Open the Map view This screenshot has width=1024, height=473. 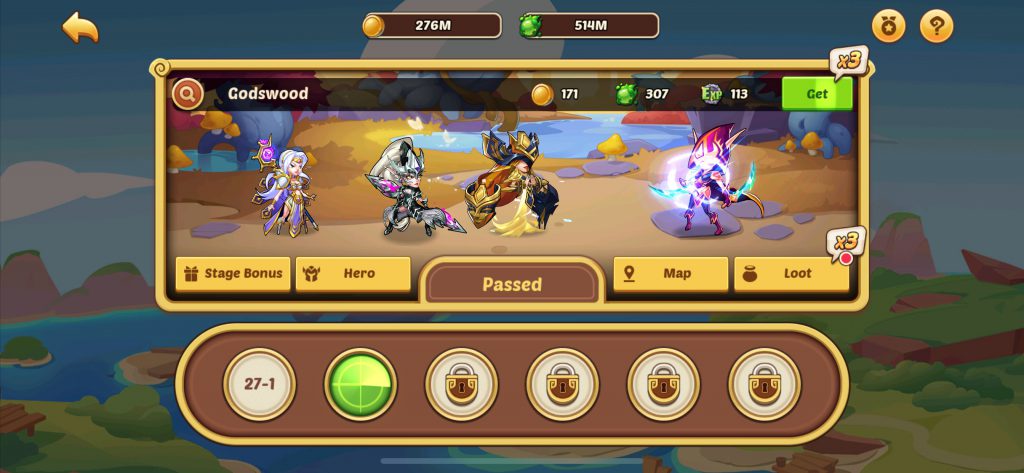tap(670, 273)
